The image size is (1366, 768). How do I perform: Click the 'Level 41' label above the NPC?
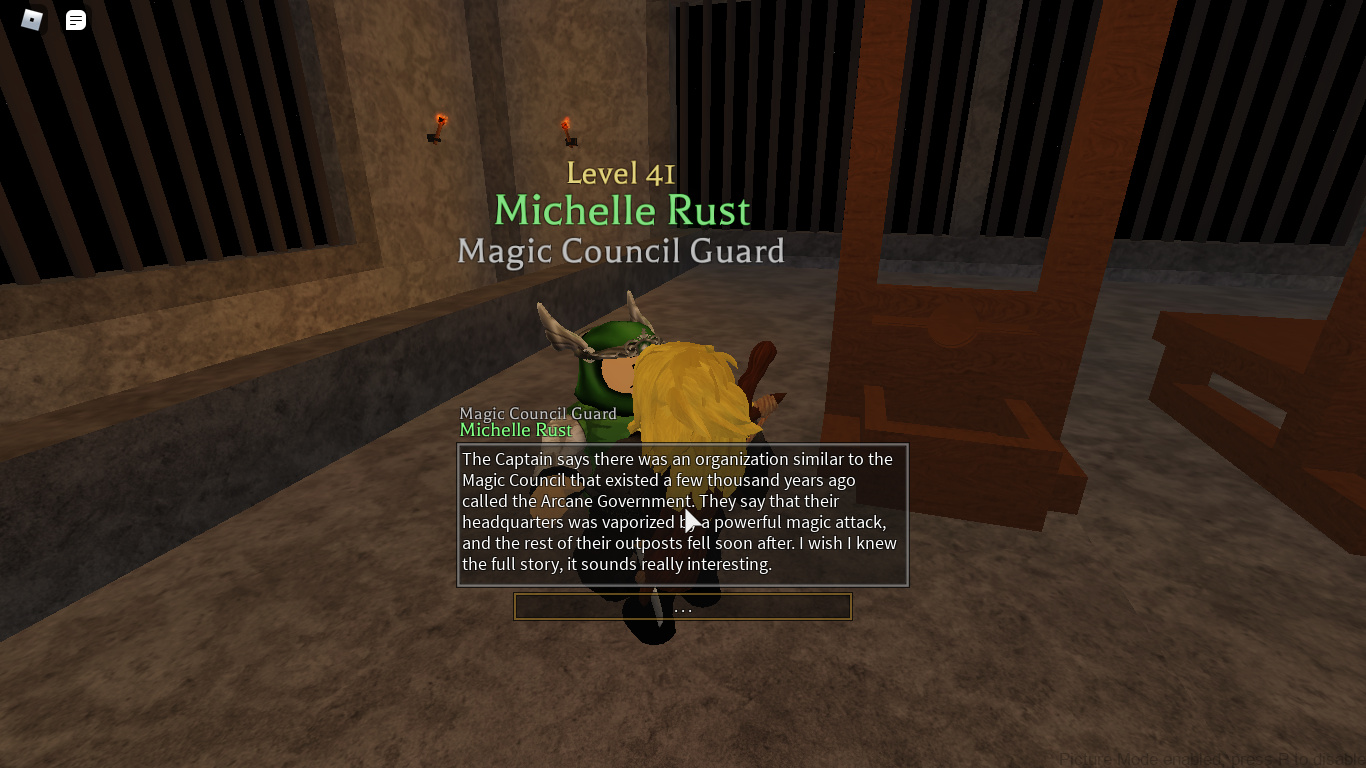621,173
